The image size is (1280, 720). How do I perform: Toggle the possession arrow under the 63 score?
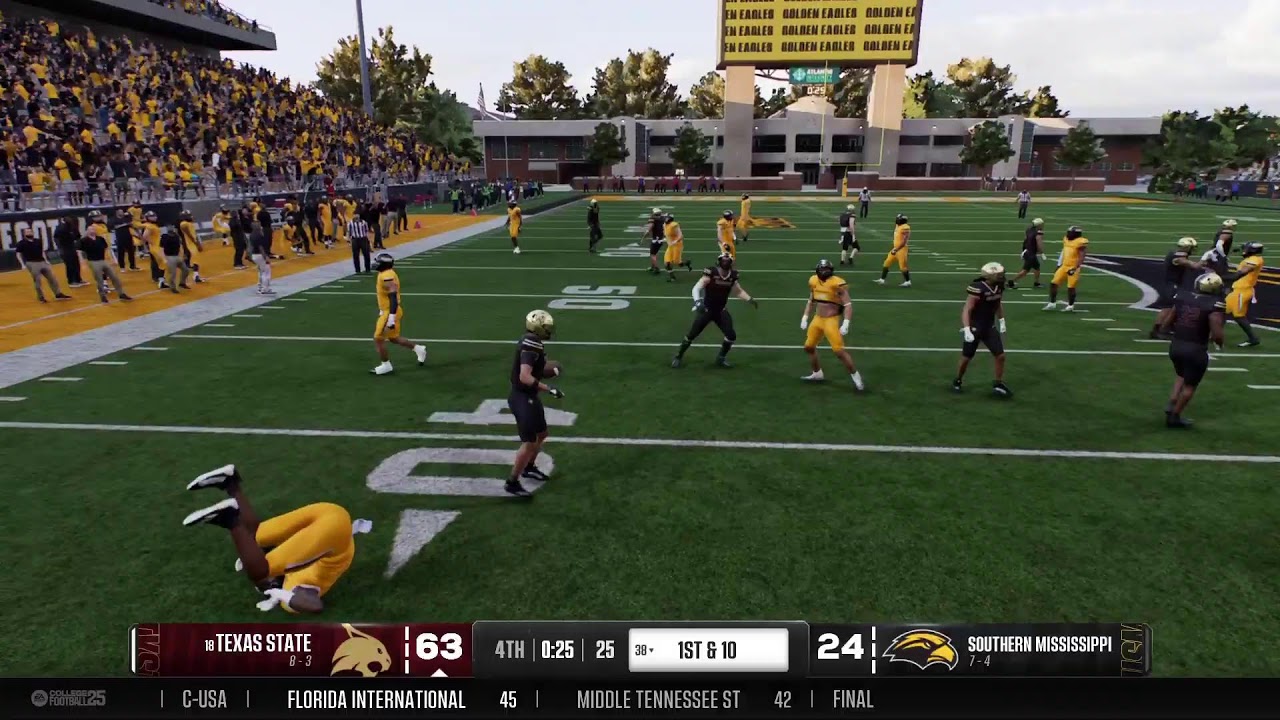coord(439,672)
